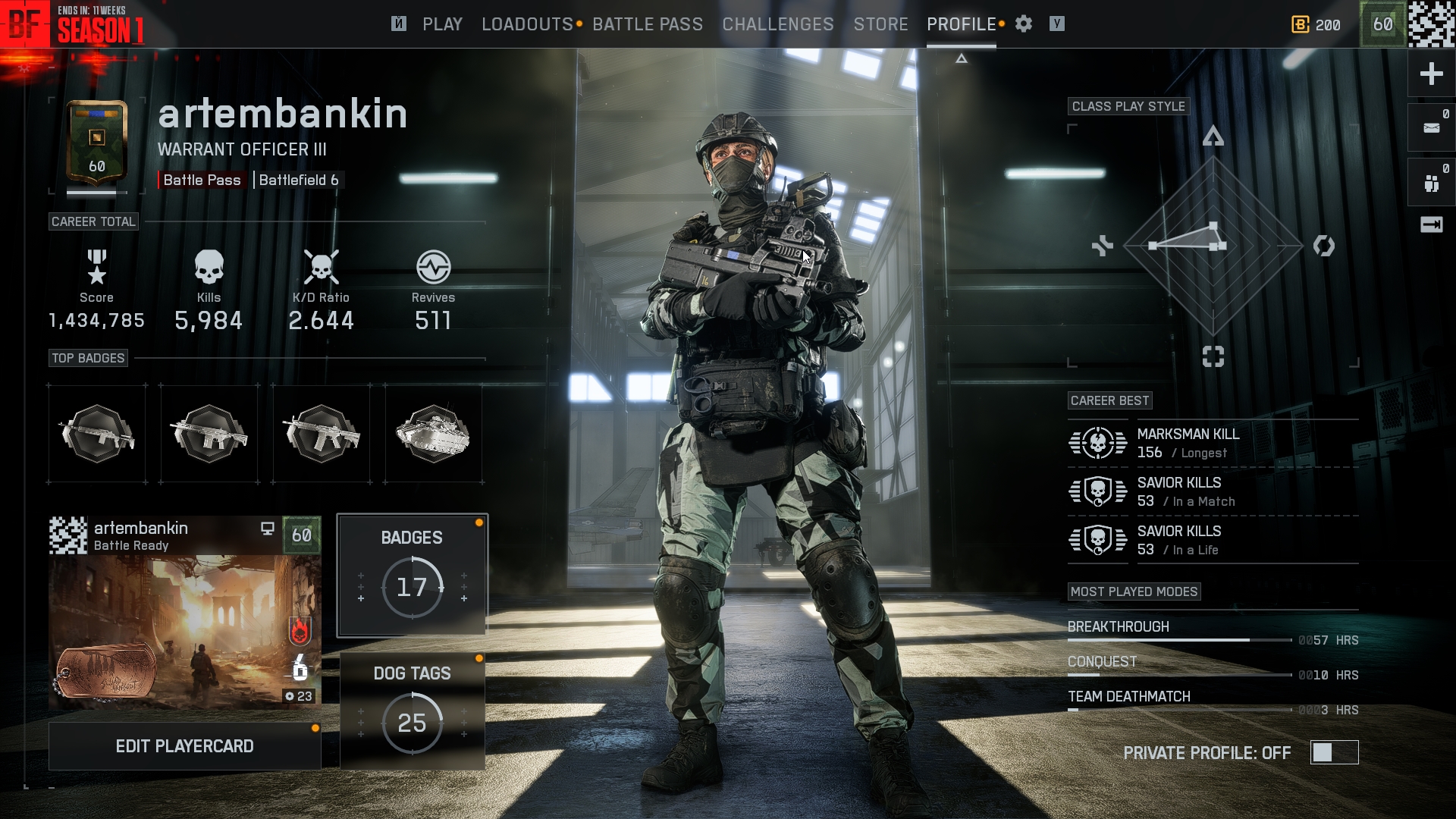Open the Challenges tab

click(x=777, y=24)
